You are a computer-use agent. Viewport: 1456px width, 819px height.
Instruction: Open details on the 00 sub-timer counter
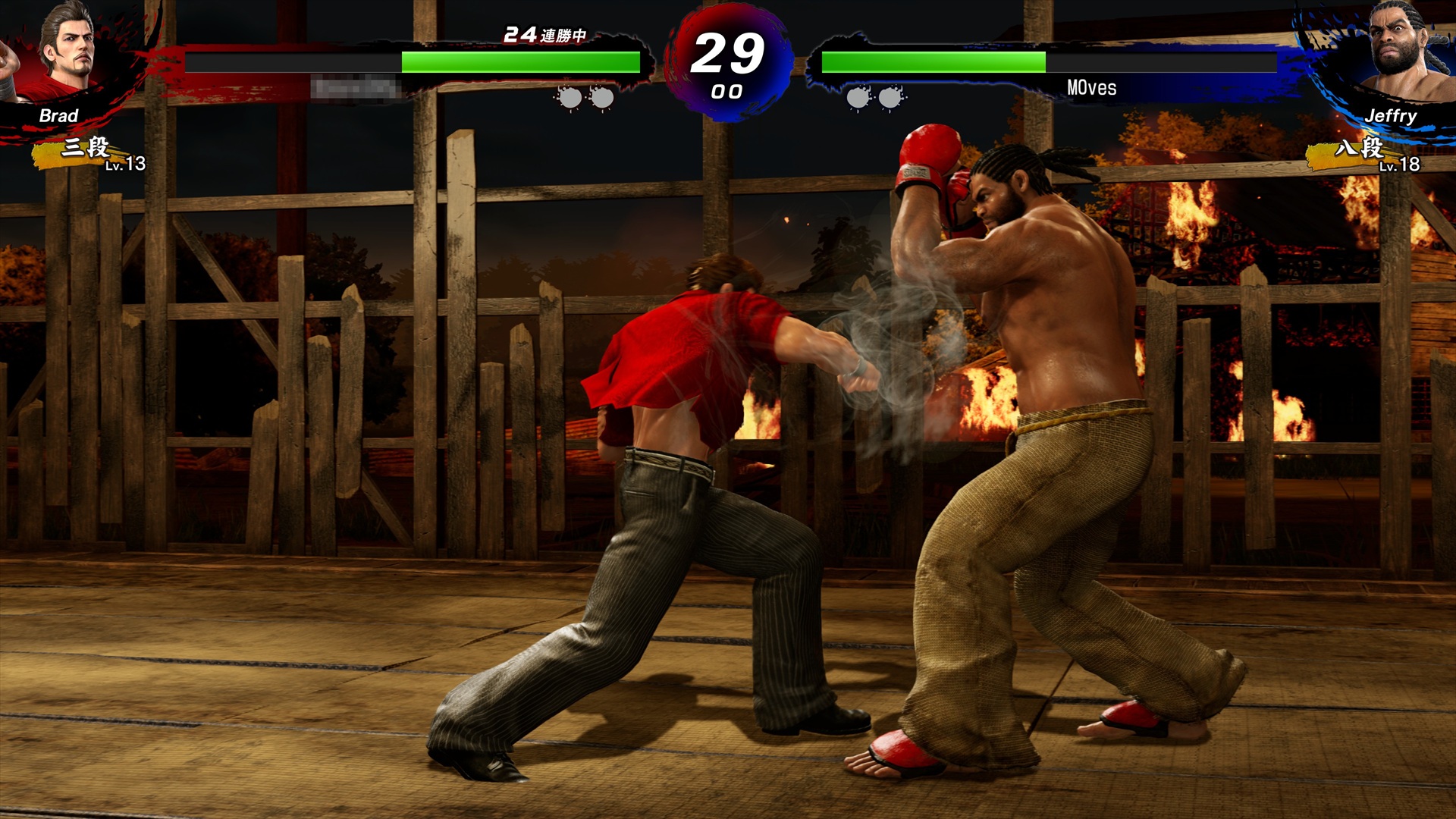pyautogui.click(x=726, y=93)
